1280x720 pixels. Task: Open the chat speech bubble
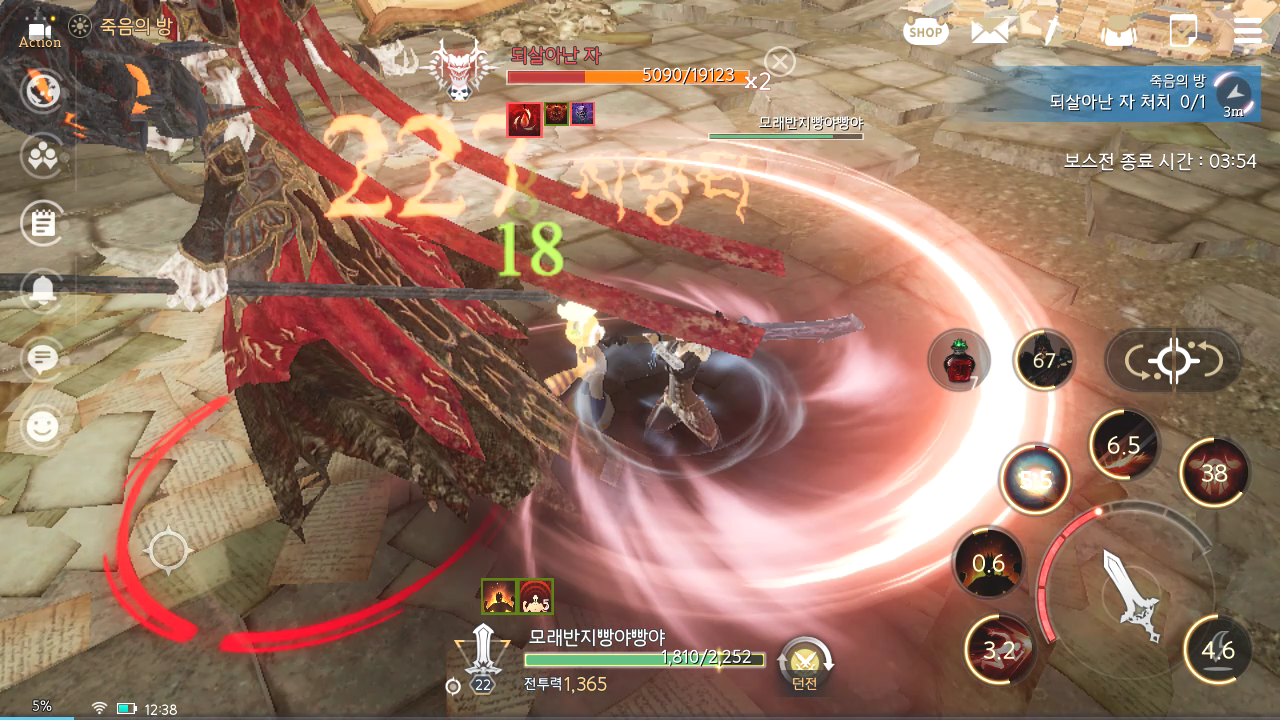(42, 359)
